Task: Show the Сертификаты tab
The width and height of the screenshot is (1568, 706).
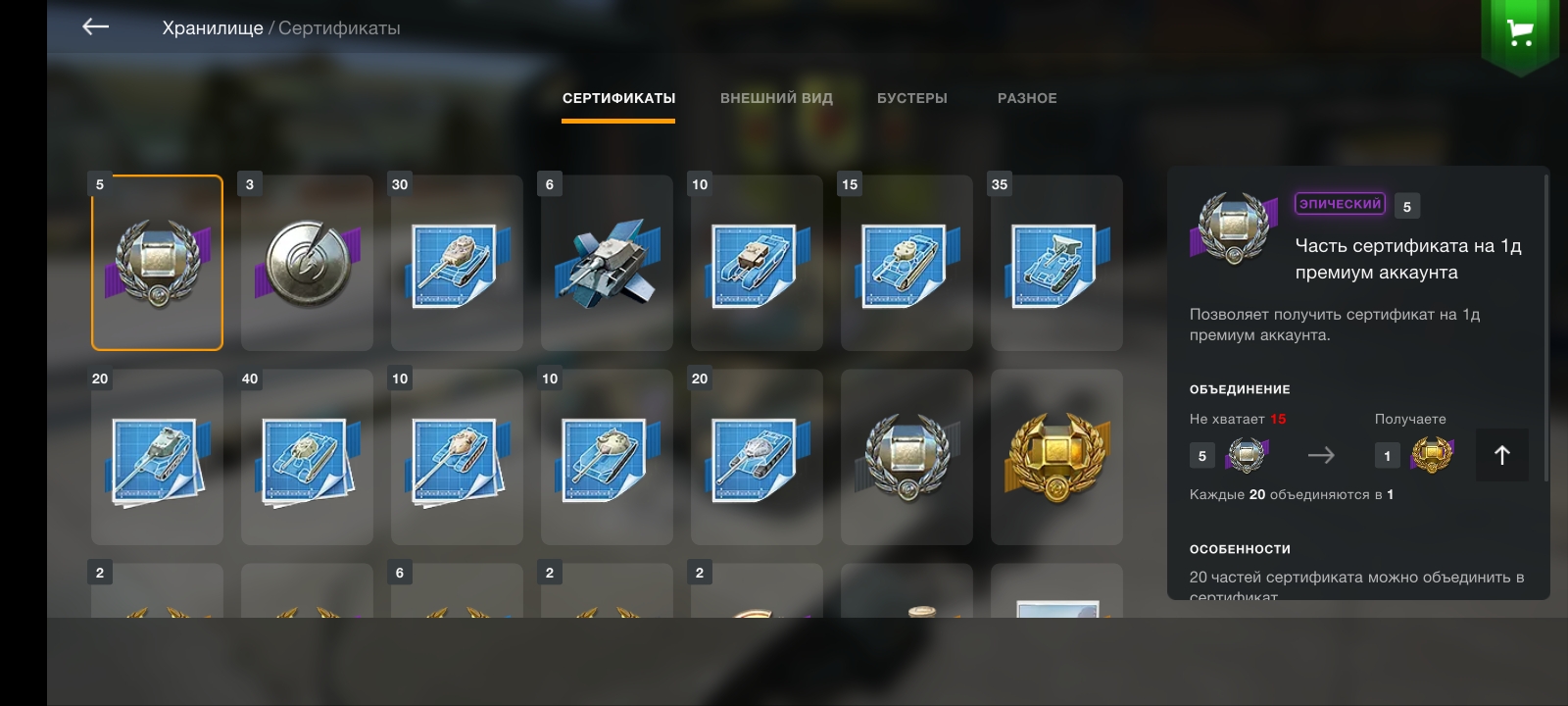Action: (x=618, y=98)
